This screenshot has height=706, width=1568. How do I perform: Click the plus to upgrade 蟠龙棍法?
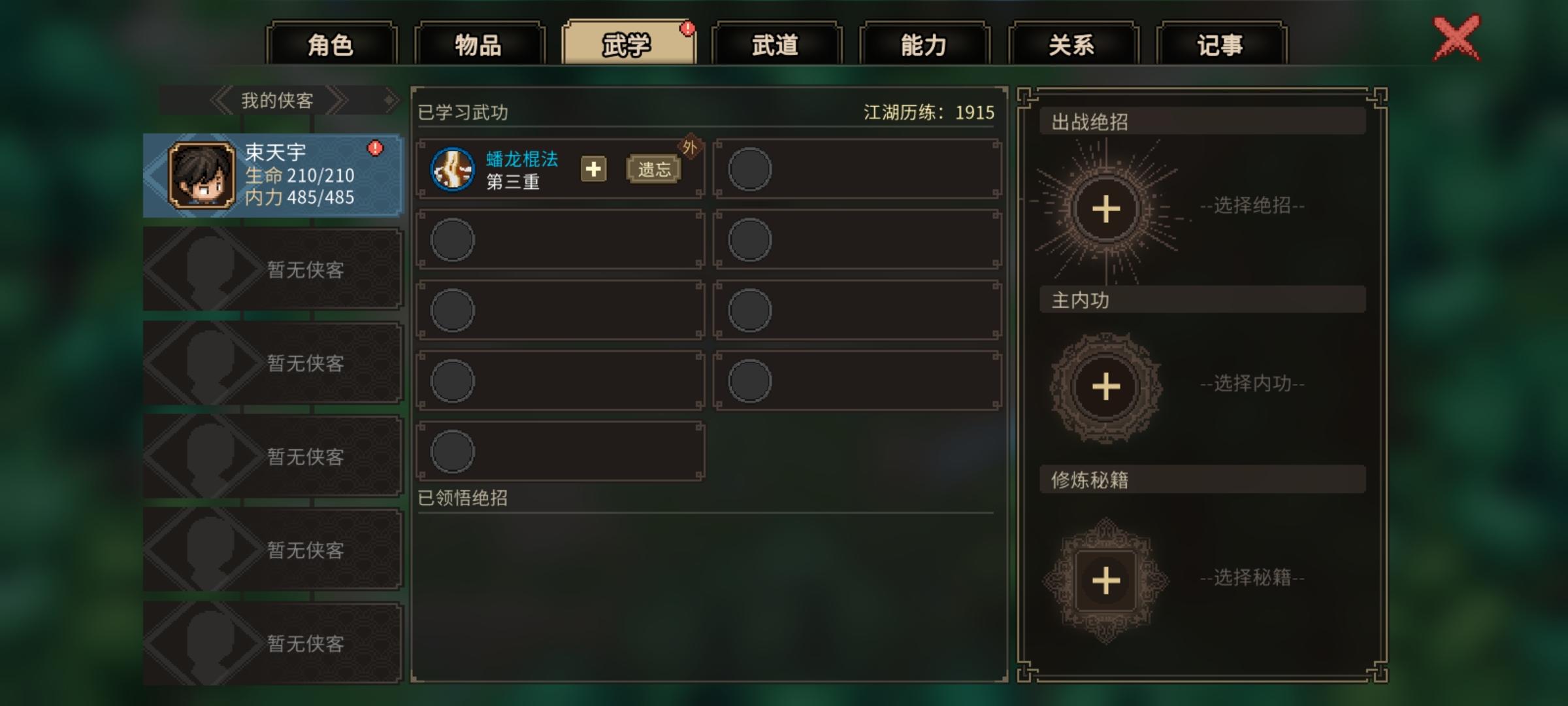593,170
